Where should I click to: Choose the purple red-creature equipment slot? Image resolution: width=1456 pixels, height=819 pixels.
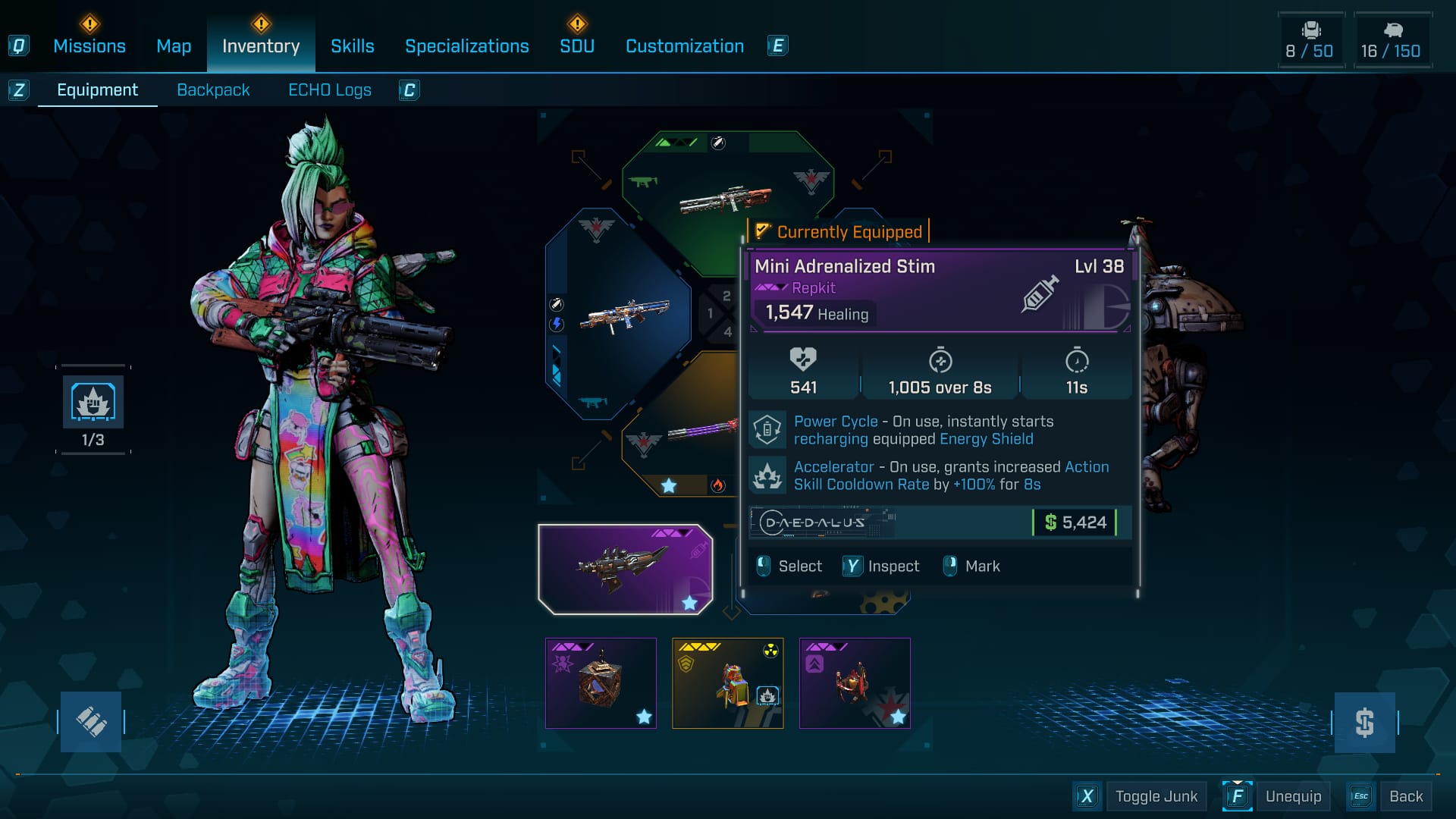point(854,682)
